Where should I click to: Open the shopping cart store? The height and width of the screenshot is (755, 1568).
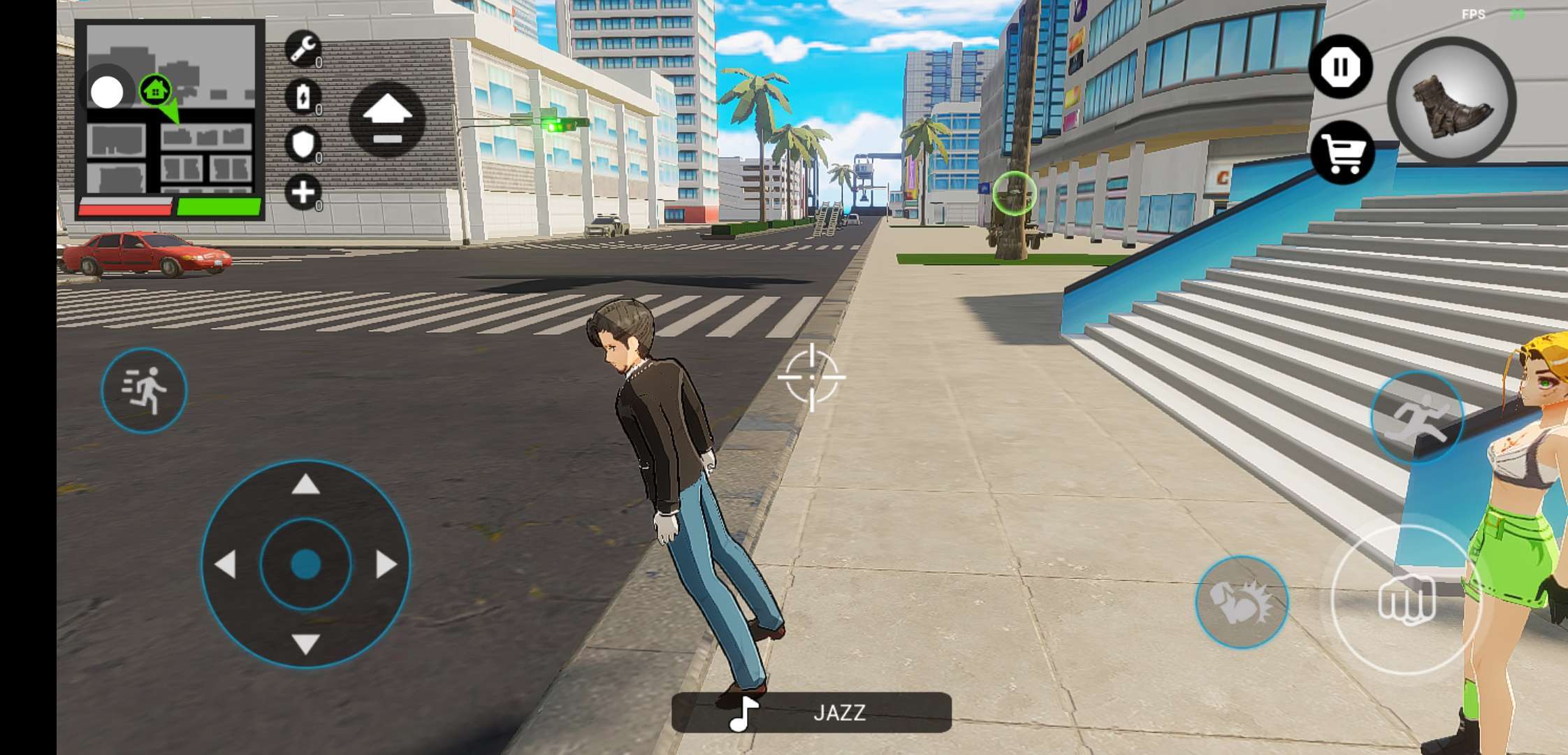pos(1342,152)
